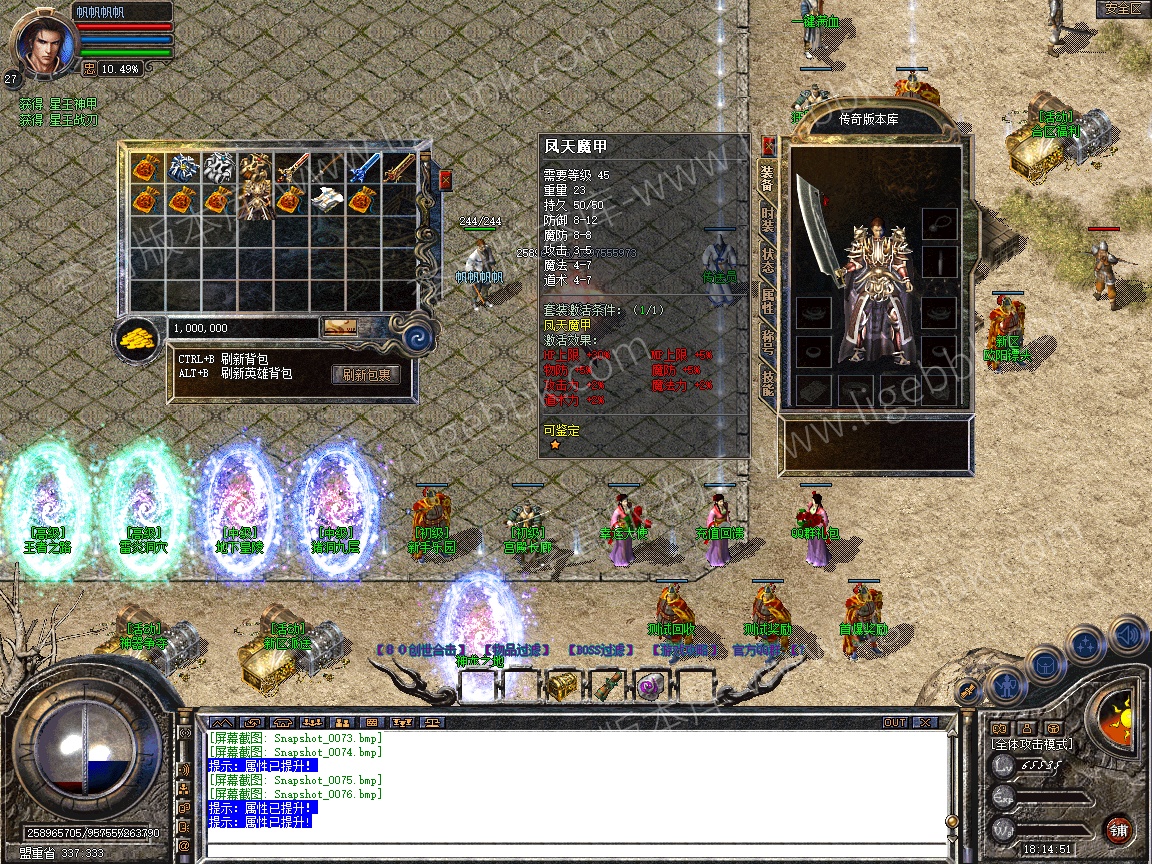
Task: Open the 状态 status tab
Action: click(x=767, y=259)
